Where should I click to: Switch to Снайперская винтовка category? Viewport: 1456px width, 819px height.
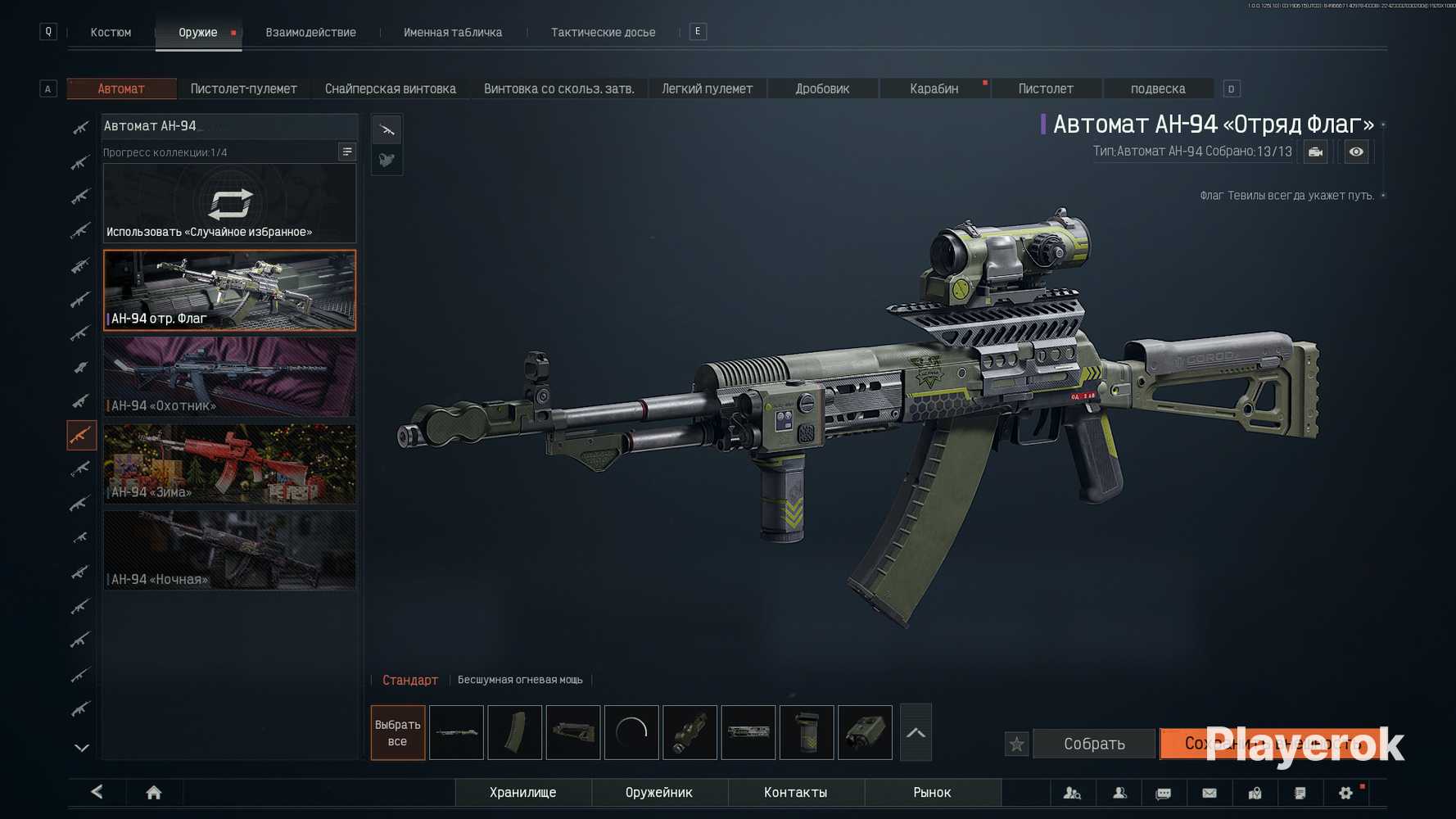click(x=390, y=88)
